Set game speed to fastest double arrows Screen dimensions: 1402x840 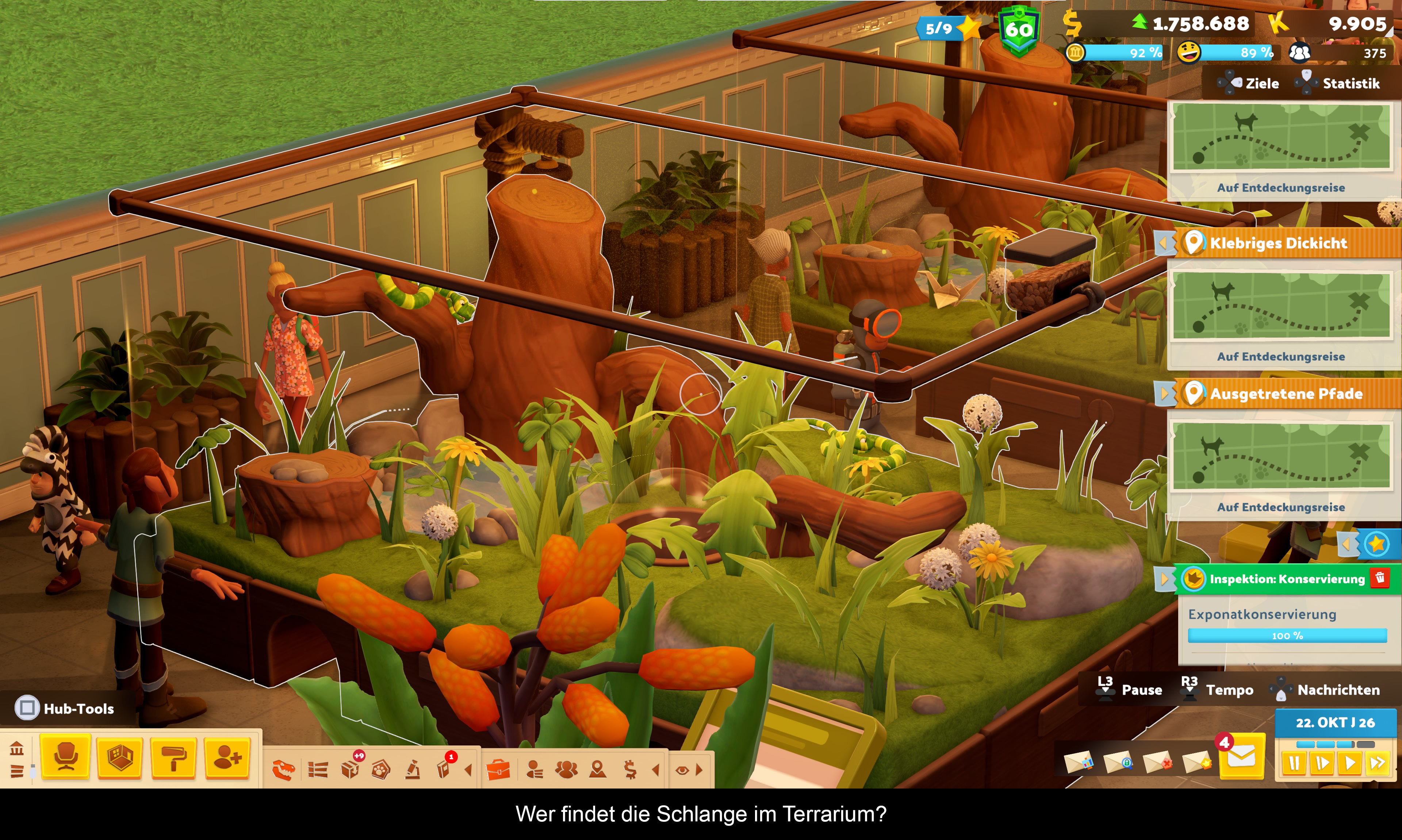click(1377, 764)
